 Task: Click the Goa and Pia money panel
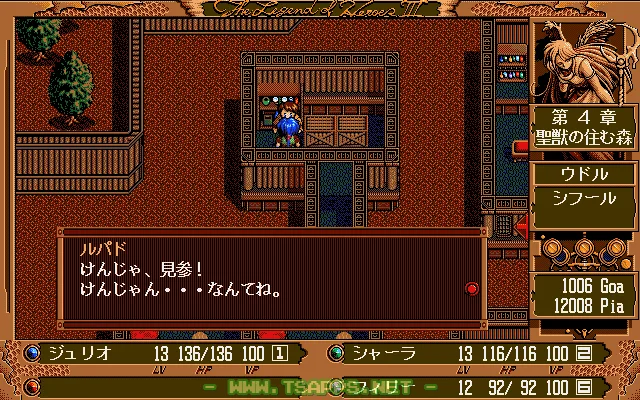(585, 292)
